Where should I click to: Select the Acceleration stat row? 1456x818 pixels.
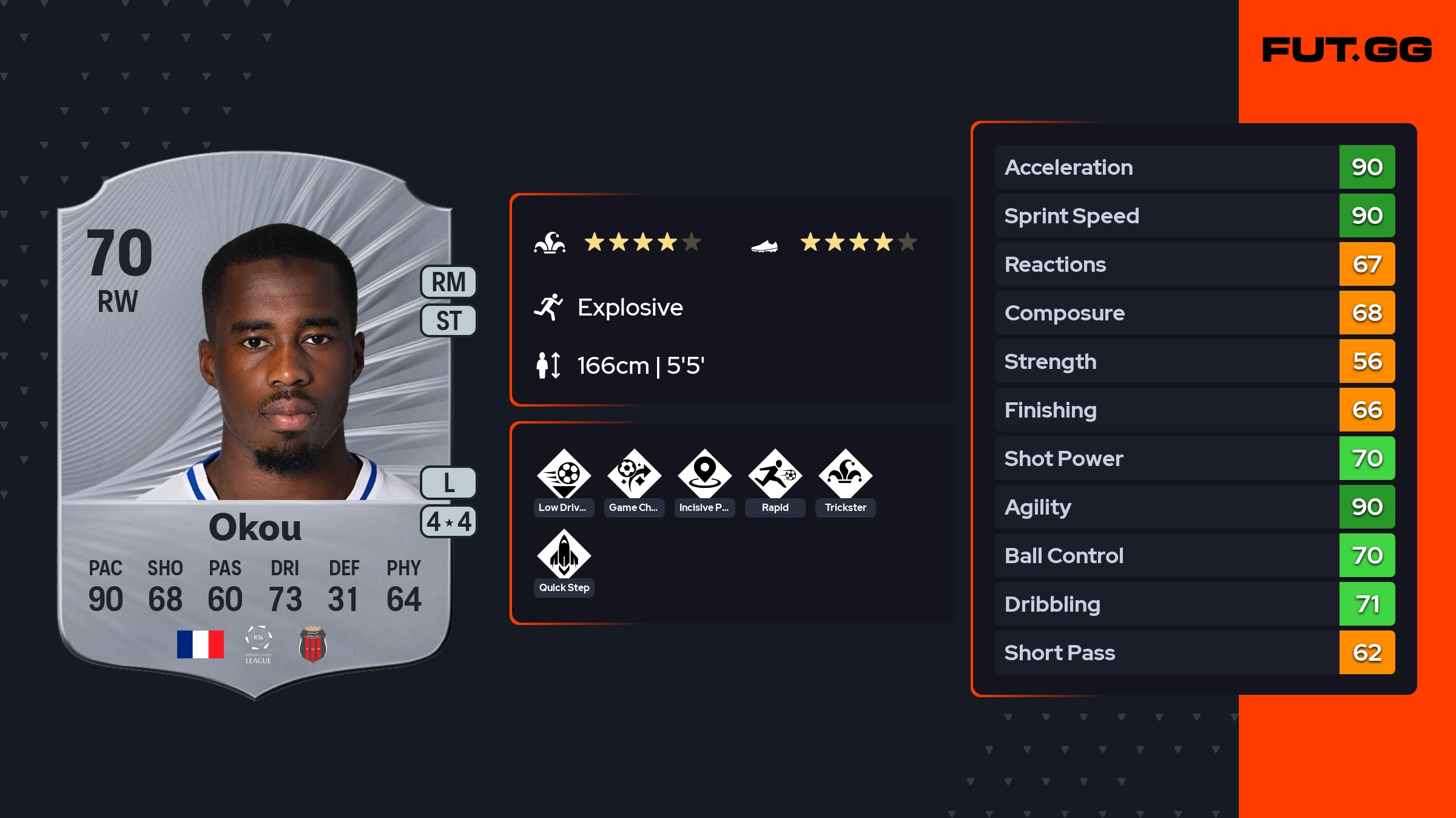click(x=1194, y=167)
